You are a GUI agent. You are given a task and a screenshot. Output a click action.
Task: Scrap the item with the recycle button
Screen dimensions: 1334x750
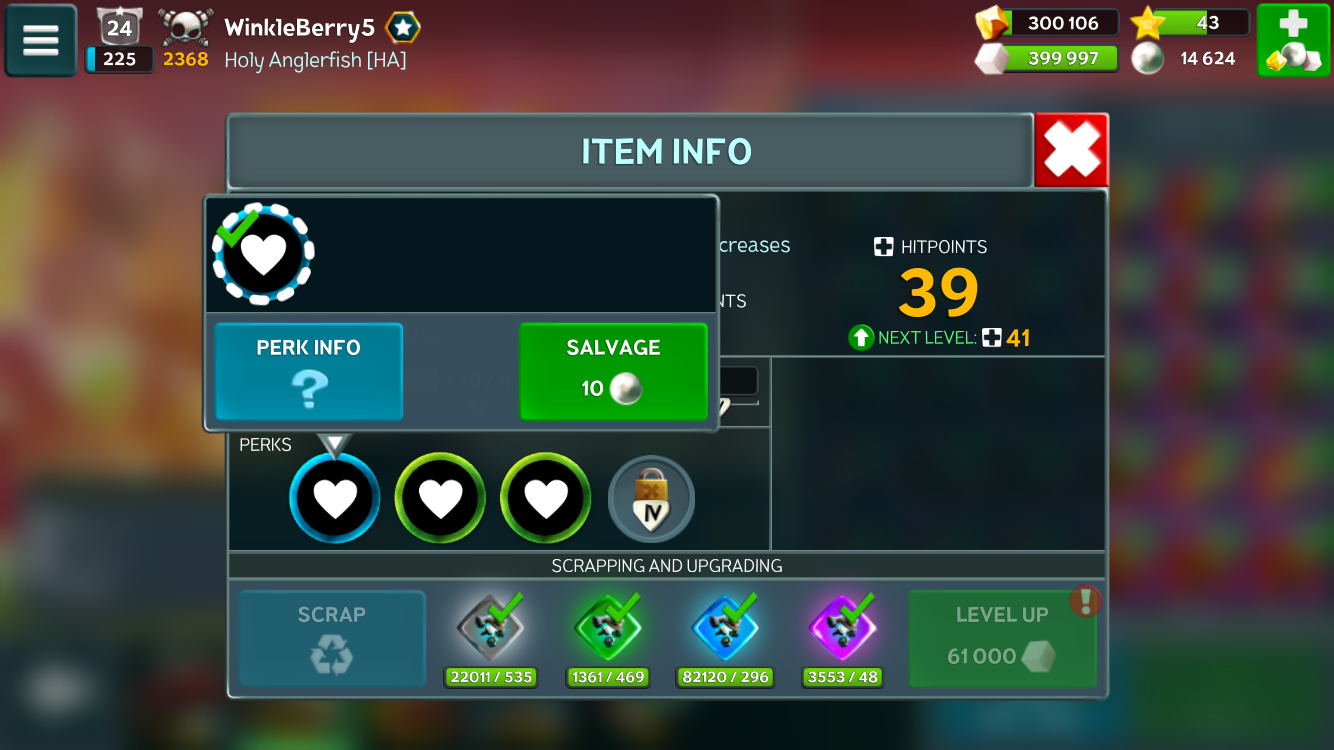332,639
